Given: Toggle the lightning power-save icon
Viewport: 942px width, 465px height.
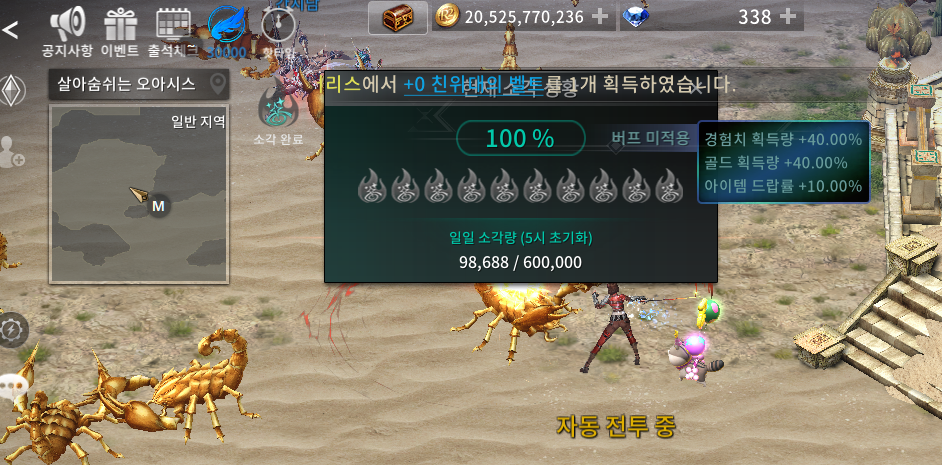Looking at the screenshot, I should point(12,330).
